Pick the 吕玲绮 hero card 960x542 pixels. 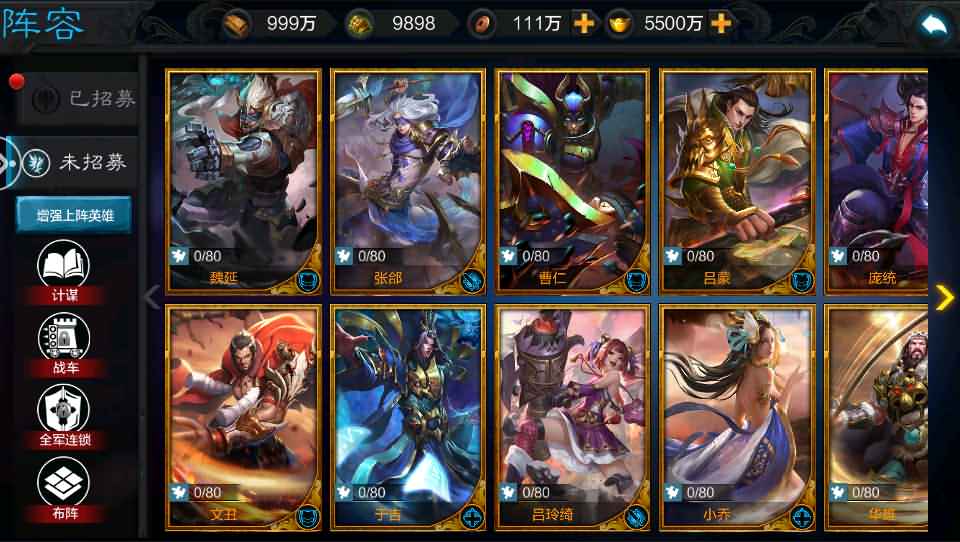pos(573,416)
